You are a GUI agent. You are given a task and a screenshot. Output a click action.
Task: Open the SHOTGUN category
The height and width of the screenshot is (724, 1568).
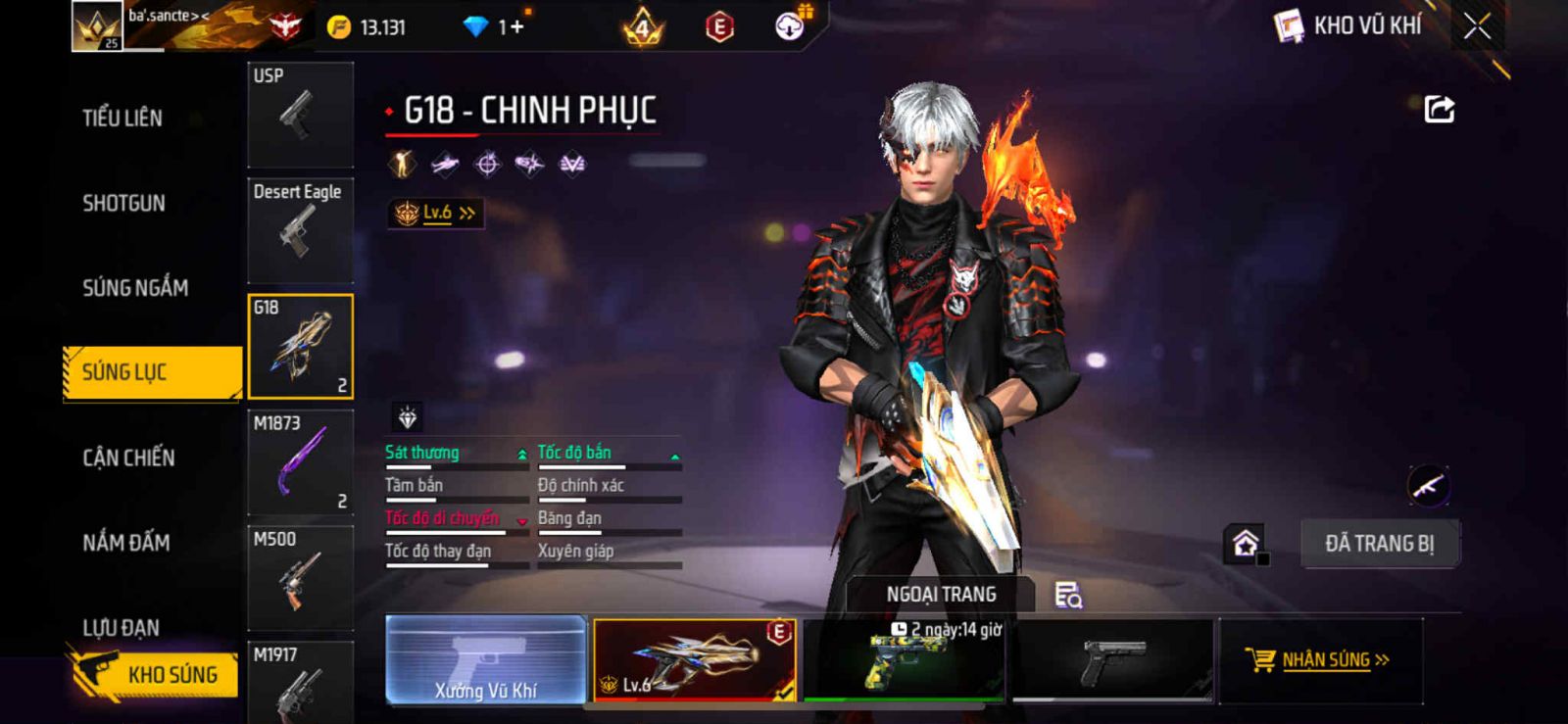point(124,204)
